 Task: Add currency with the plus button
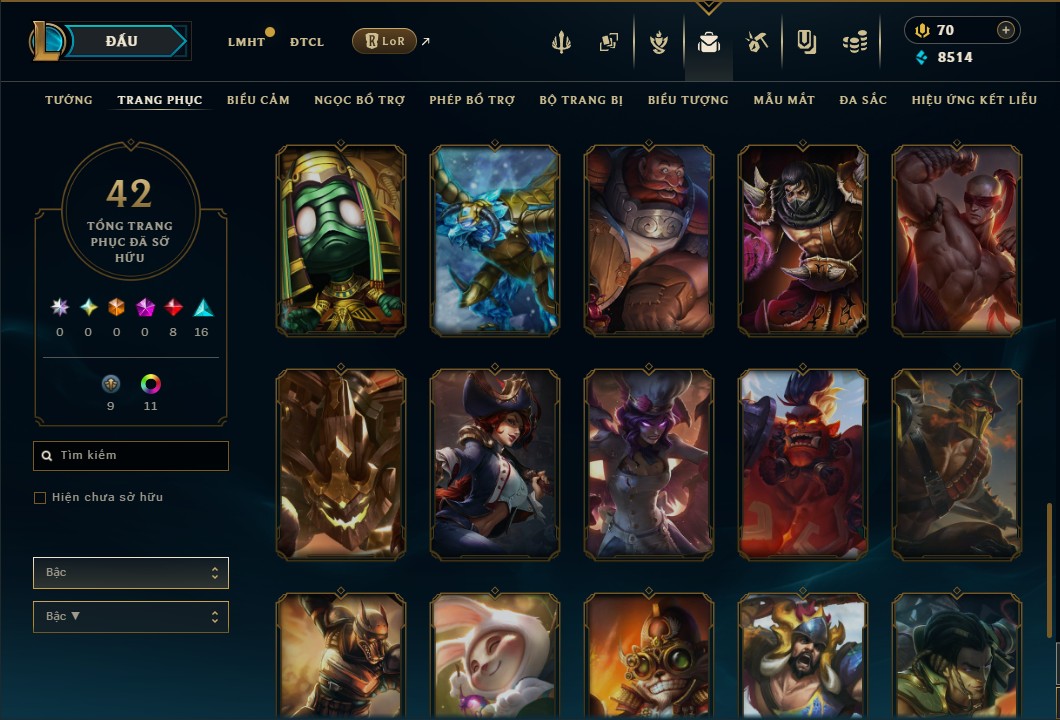1005,30
